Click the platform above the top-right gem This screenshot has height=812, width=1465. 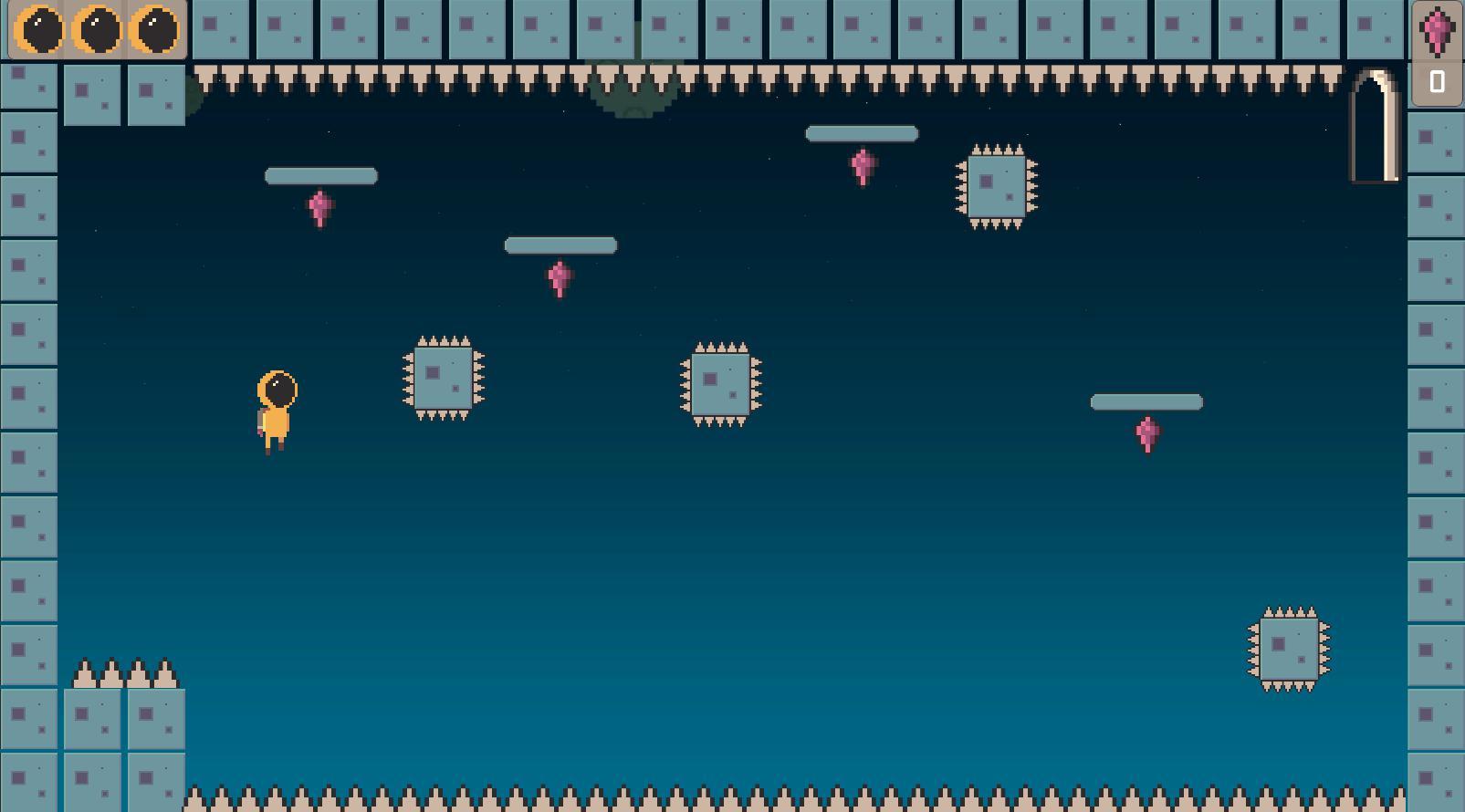[861, 133]
